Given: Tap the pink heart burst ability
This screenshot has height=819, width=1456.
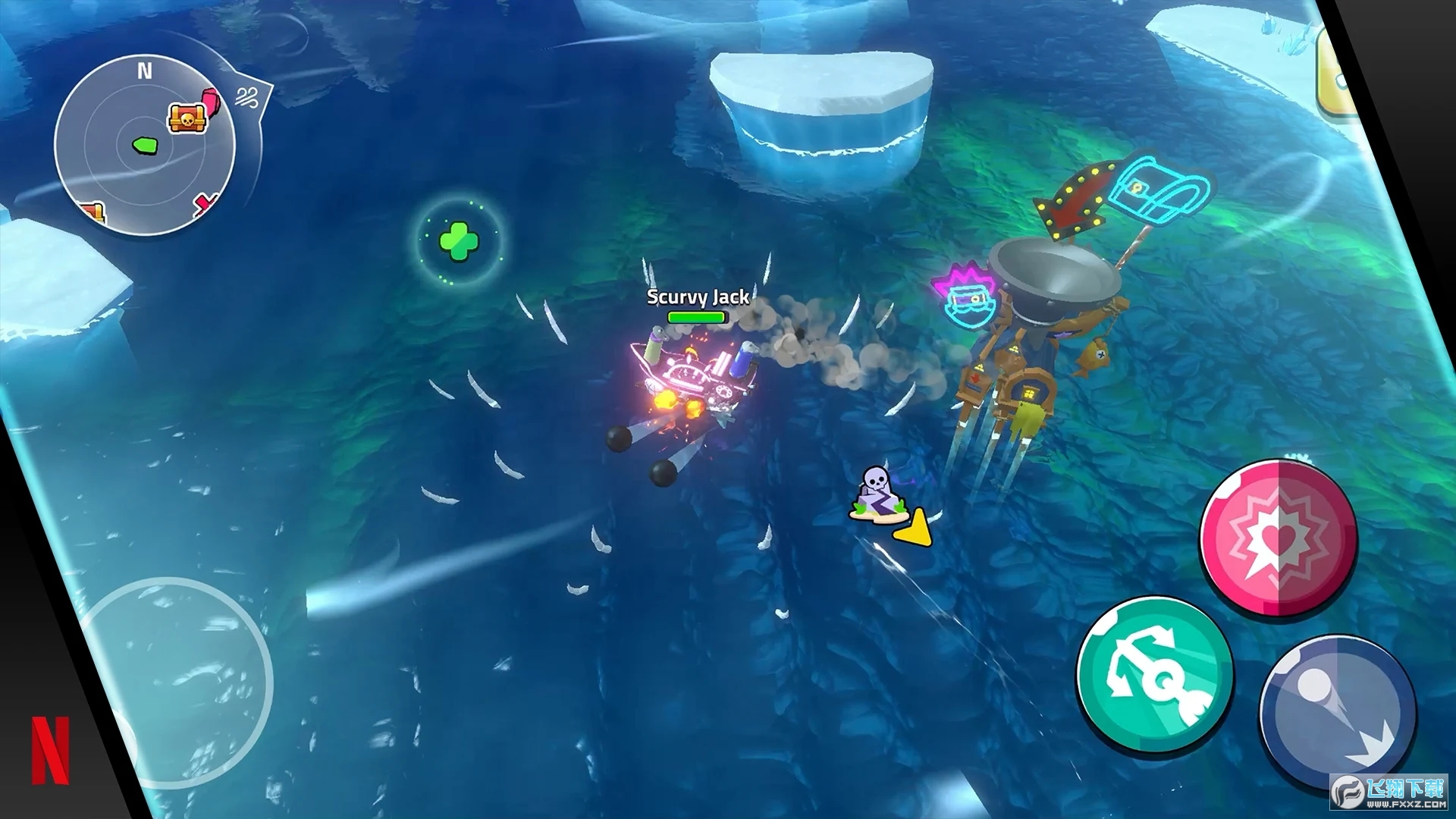Looking at the screenshot, I should point(1279,538).
